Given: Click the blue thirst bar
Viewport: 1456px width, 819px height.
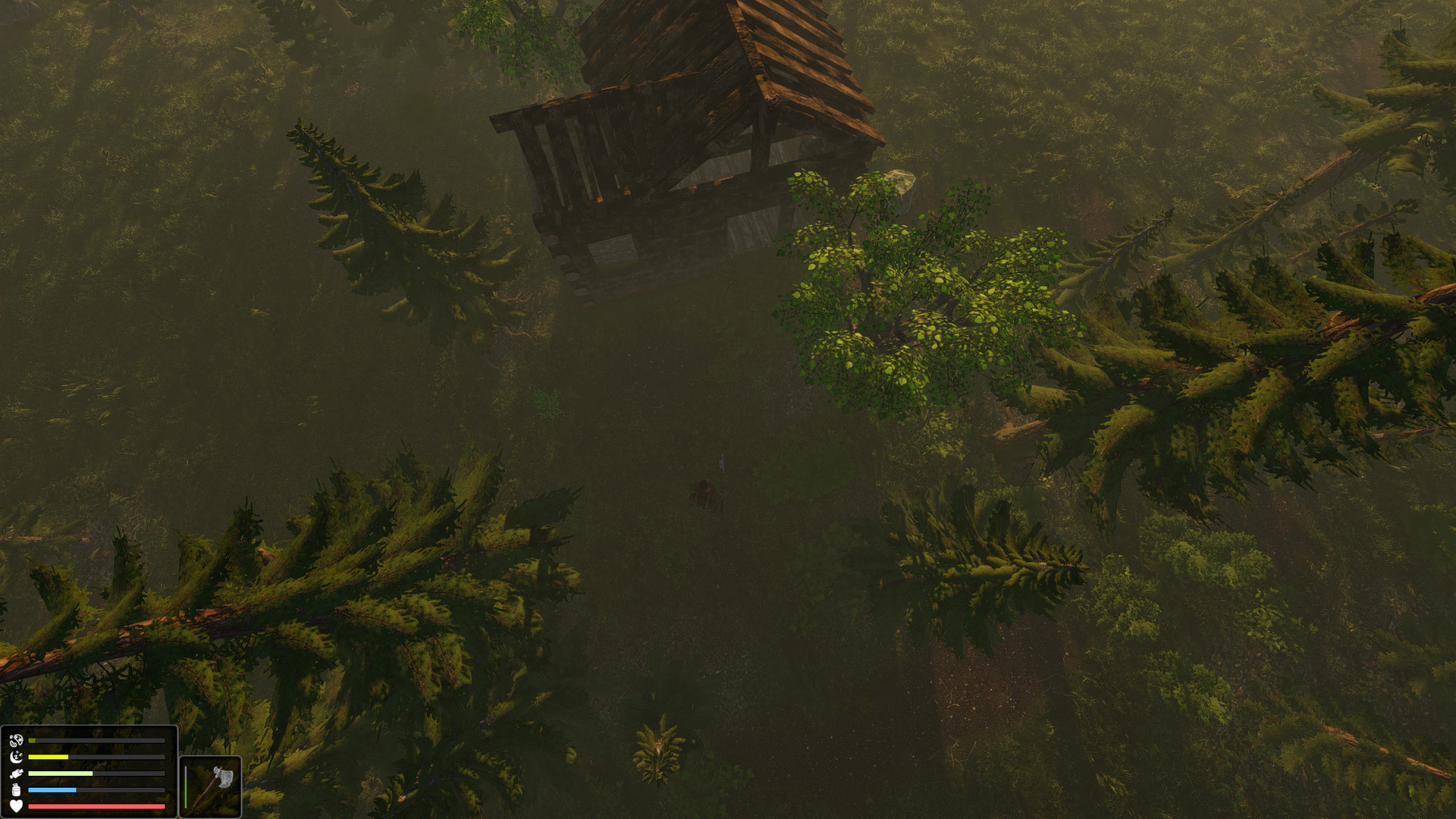Looking at the screenshot, I should (52, 790).
